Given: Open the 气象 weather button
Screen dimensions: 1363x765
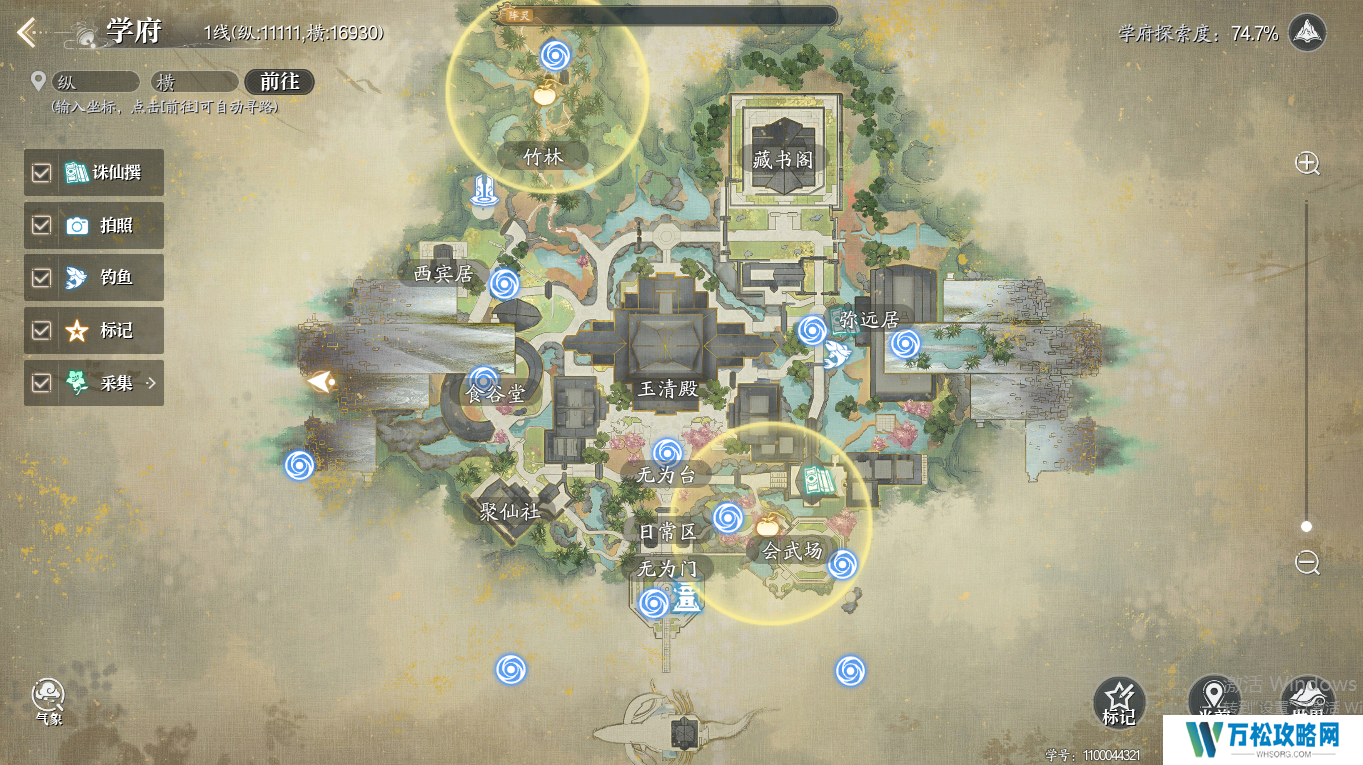Looking at the screenshot, I should click(x=48, y=699).
